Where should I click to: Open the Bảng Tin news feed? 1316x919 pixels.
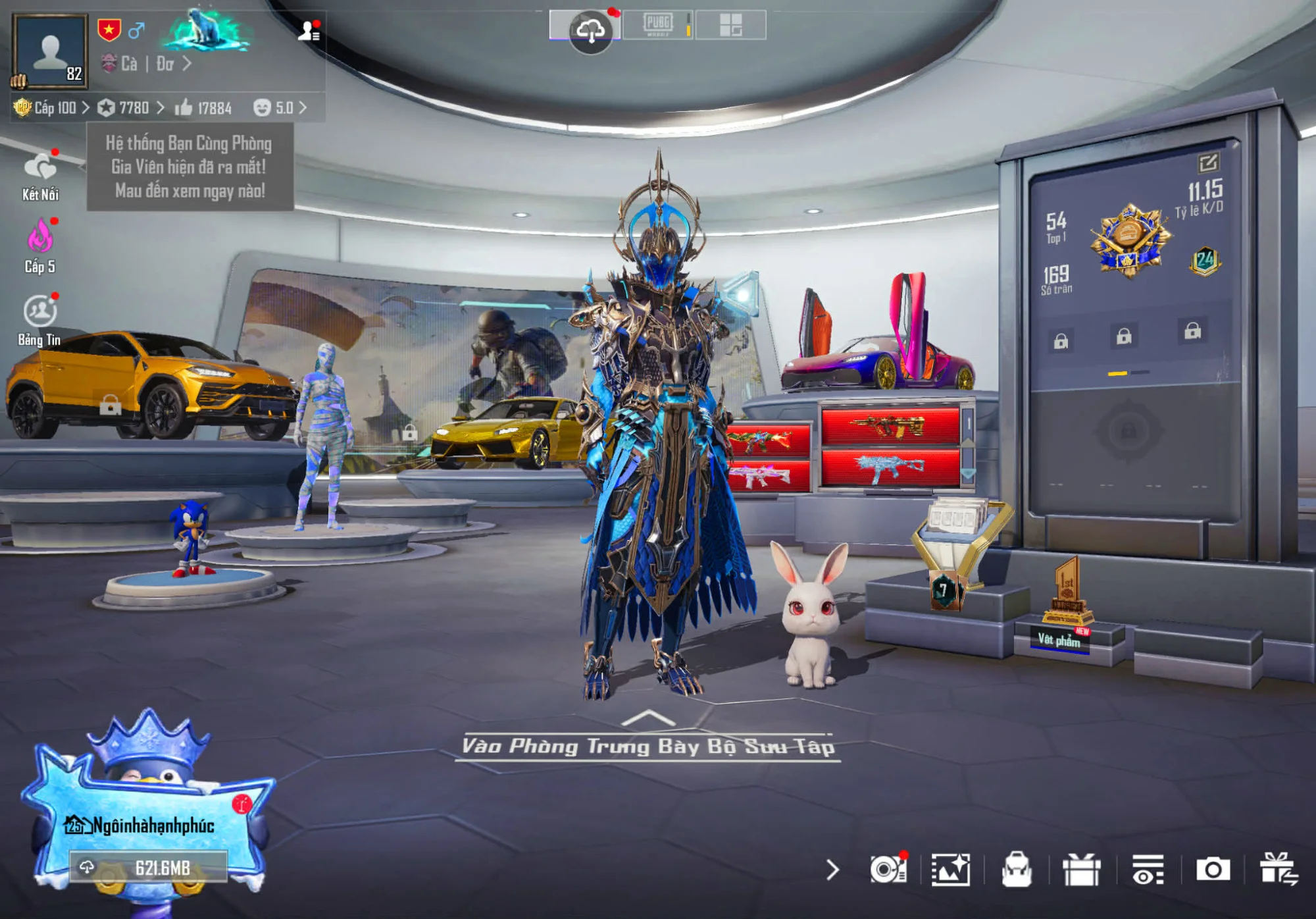(x=40, y=320)
